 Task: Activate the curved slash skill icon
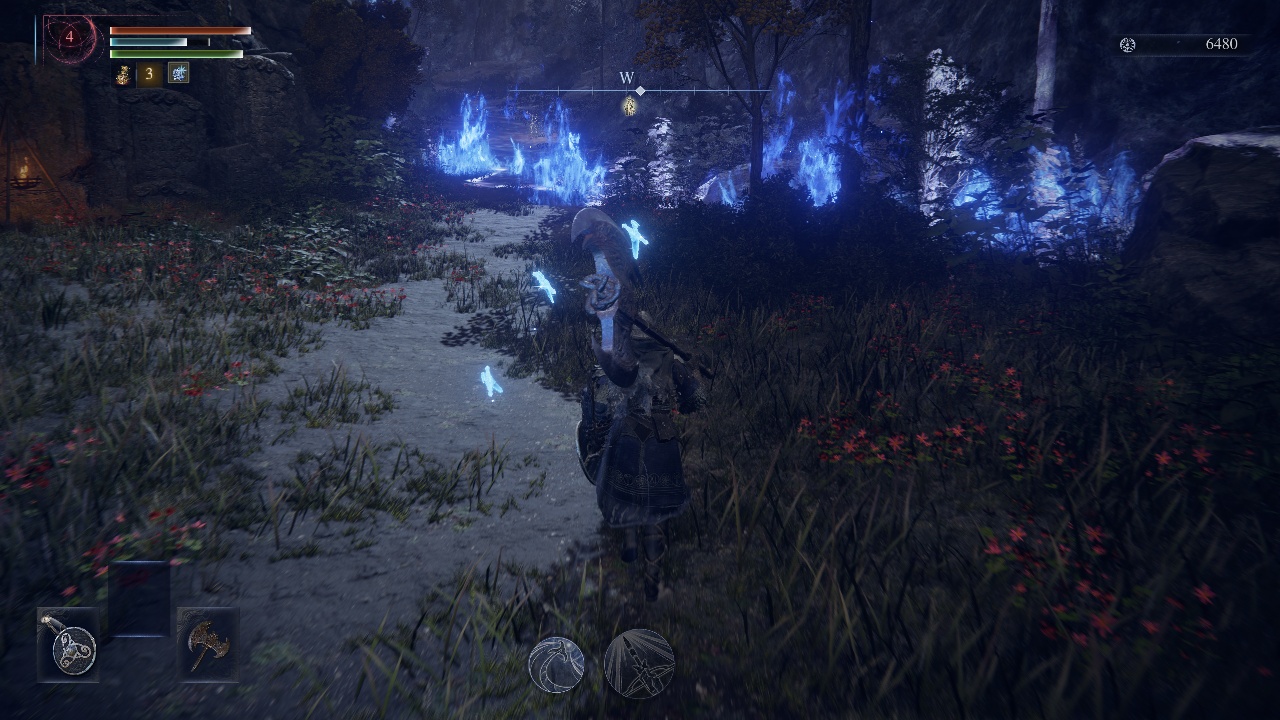point(556,664)
